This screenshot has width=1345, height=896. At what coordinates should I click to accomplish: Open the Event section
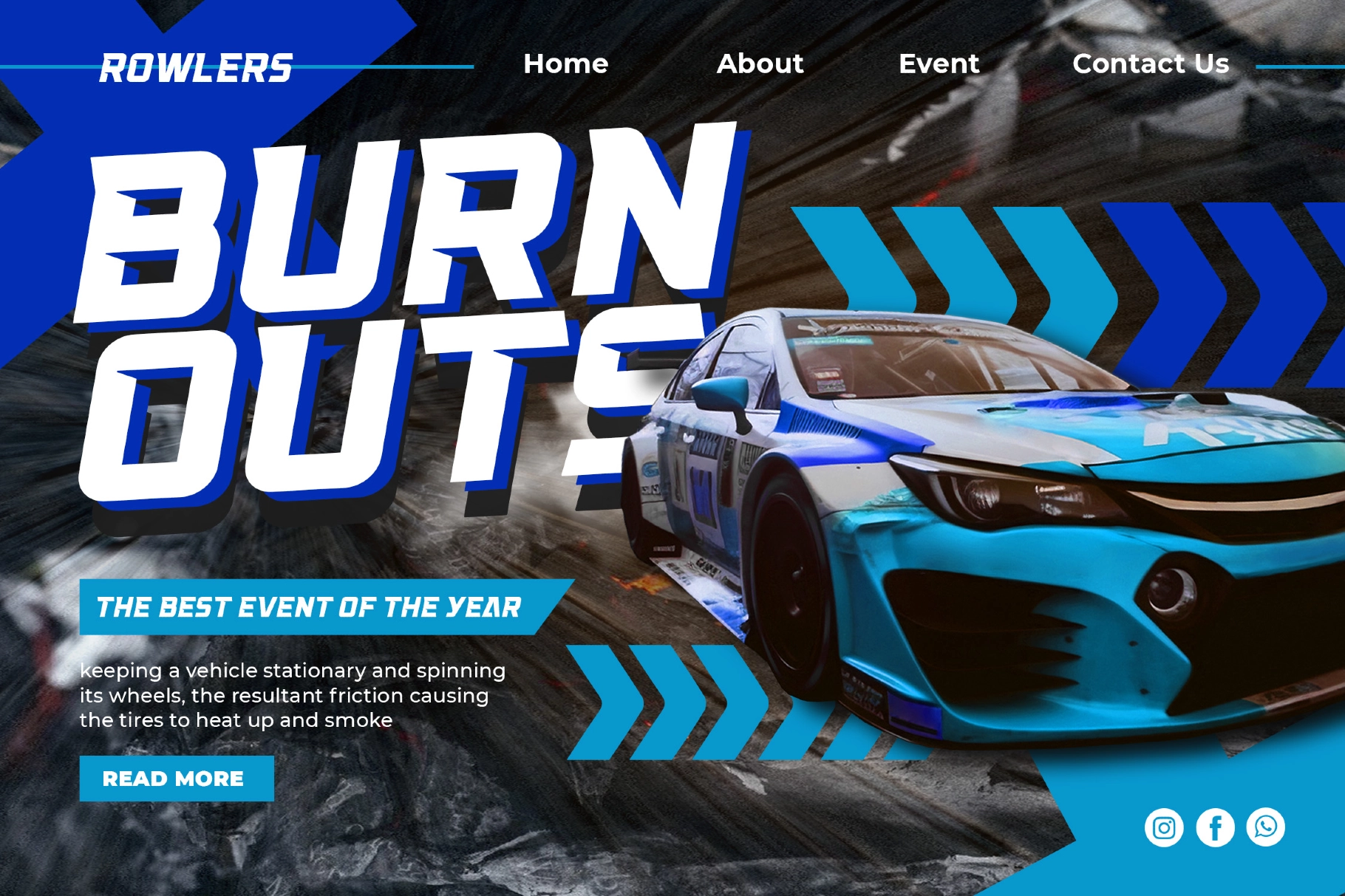click(x=940, y=65)
